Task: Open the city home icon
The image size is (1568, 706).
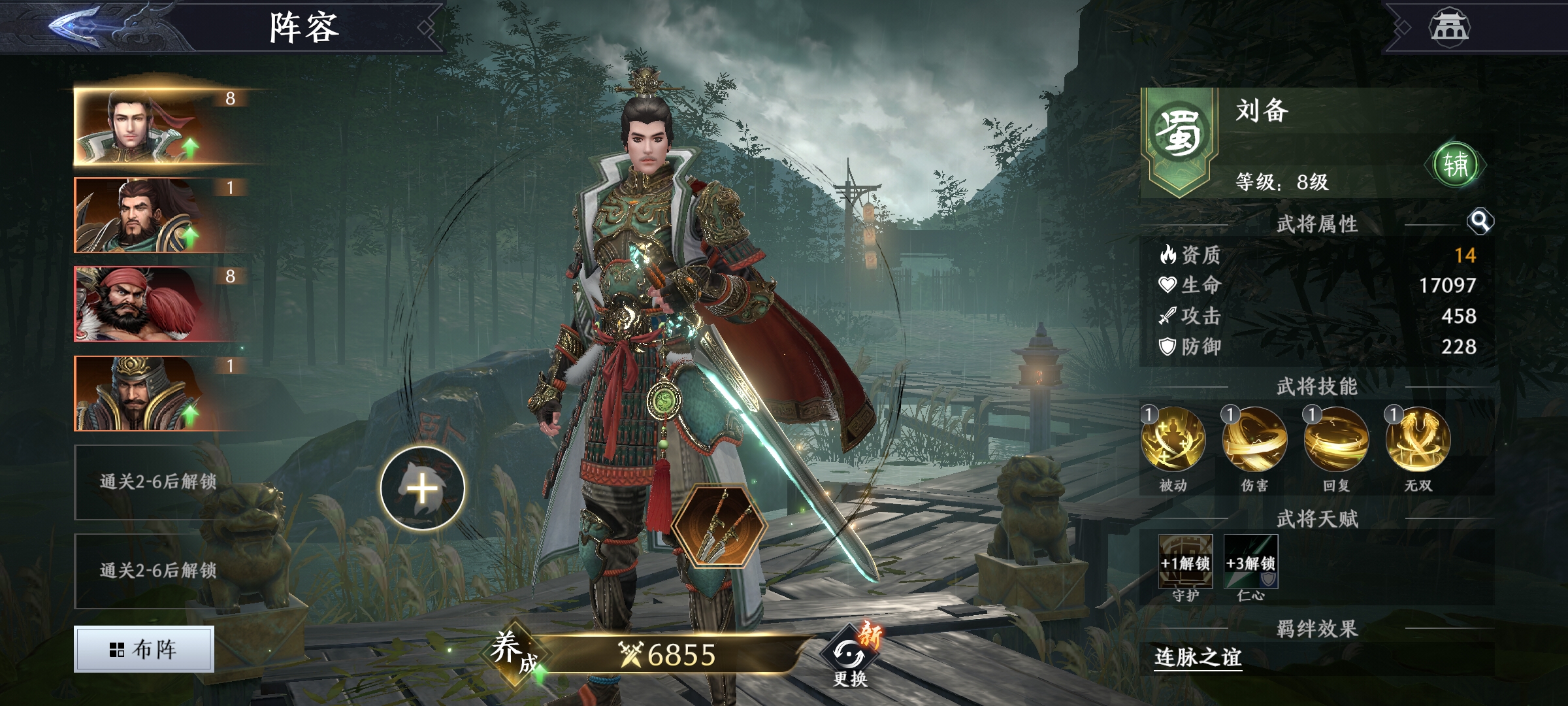Action: pyautogui.click(x=1449, y=27)
